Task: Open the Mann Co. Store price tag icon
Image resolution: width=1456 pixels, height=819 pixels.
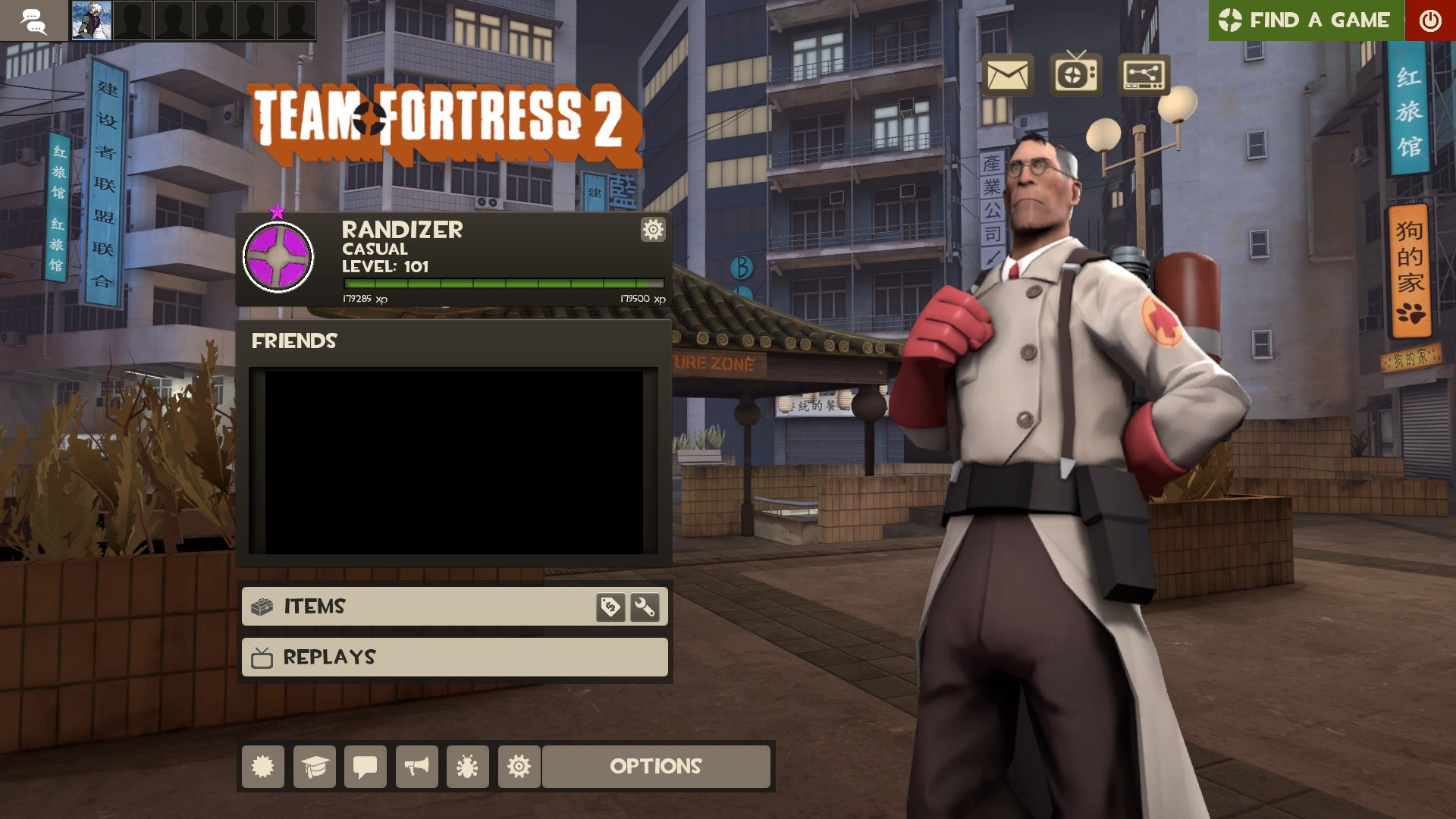Action: (x=610, y=607)
